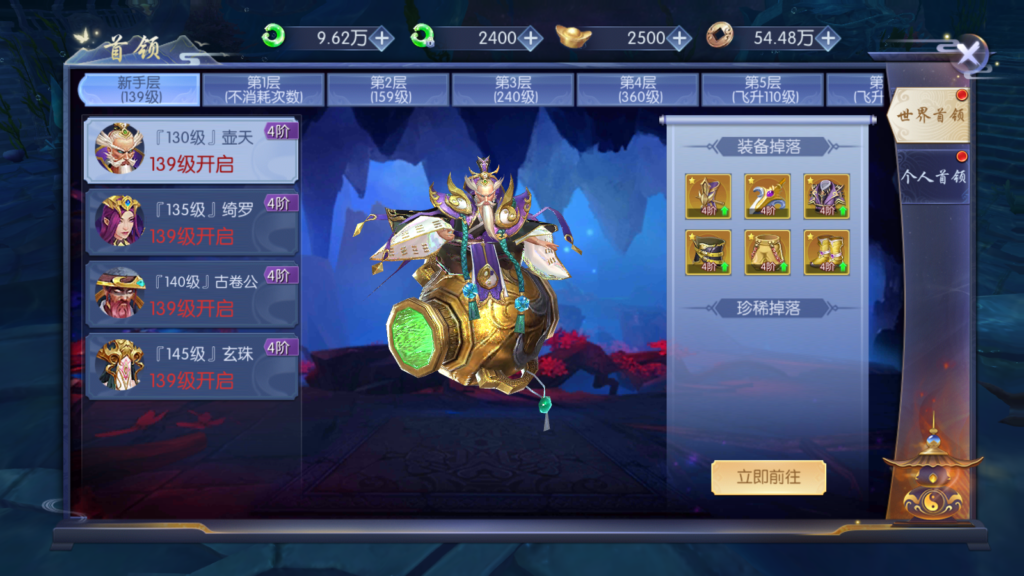Open the 第1层 floor tab
Image resolution: width=1024 pixels, height=576 pixels.
(x=263, y=90)
